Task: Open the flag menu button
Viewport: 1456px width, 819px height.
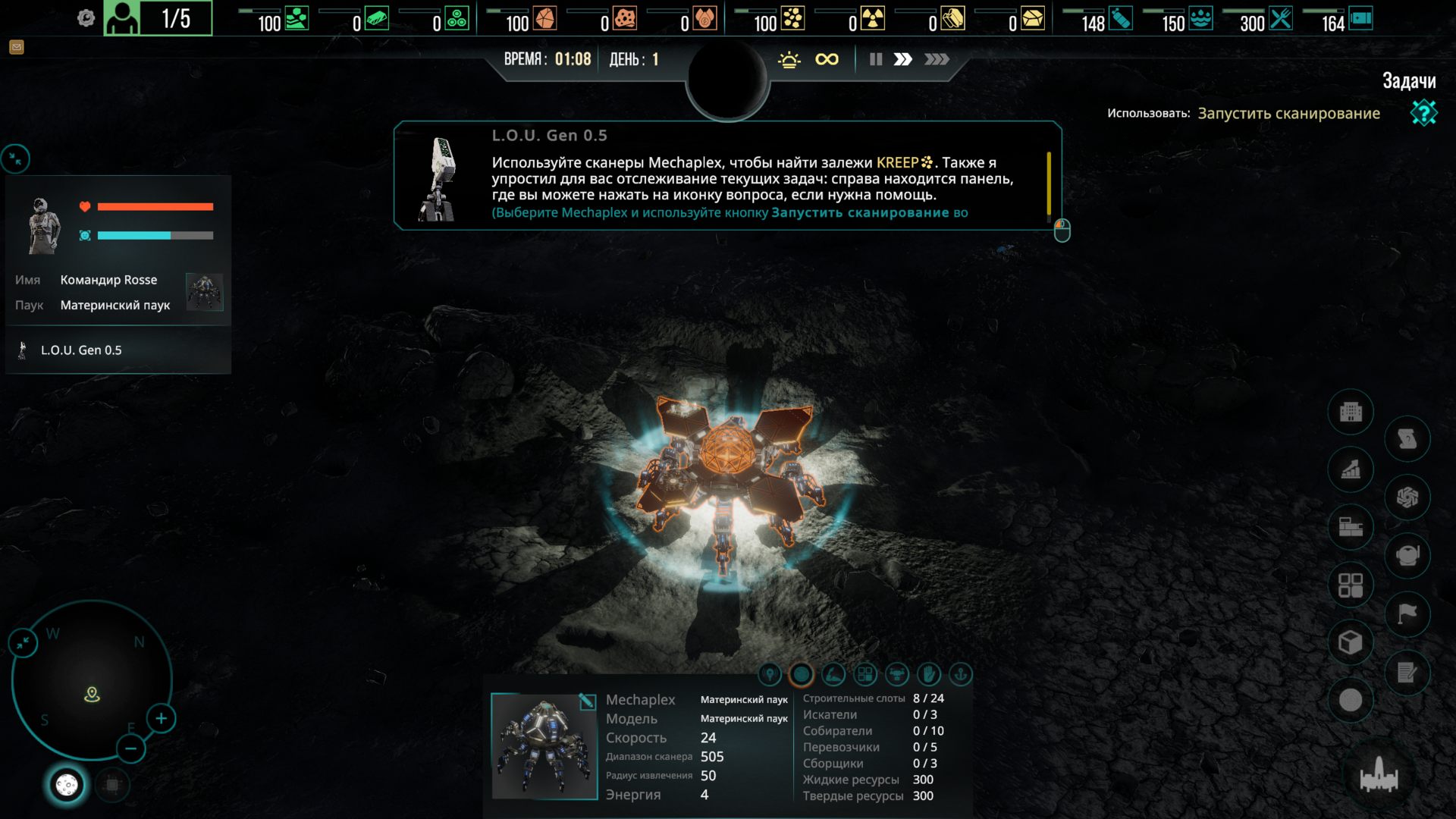Action: 1407,613
